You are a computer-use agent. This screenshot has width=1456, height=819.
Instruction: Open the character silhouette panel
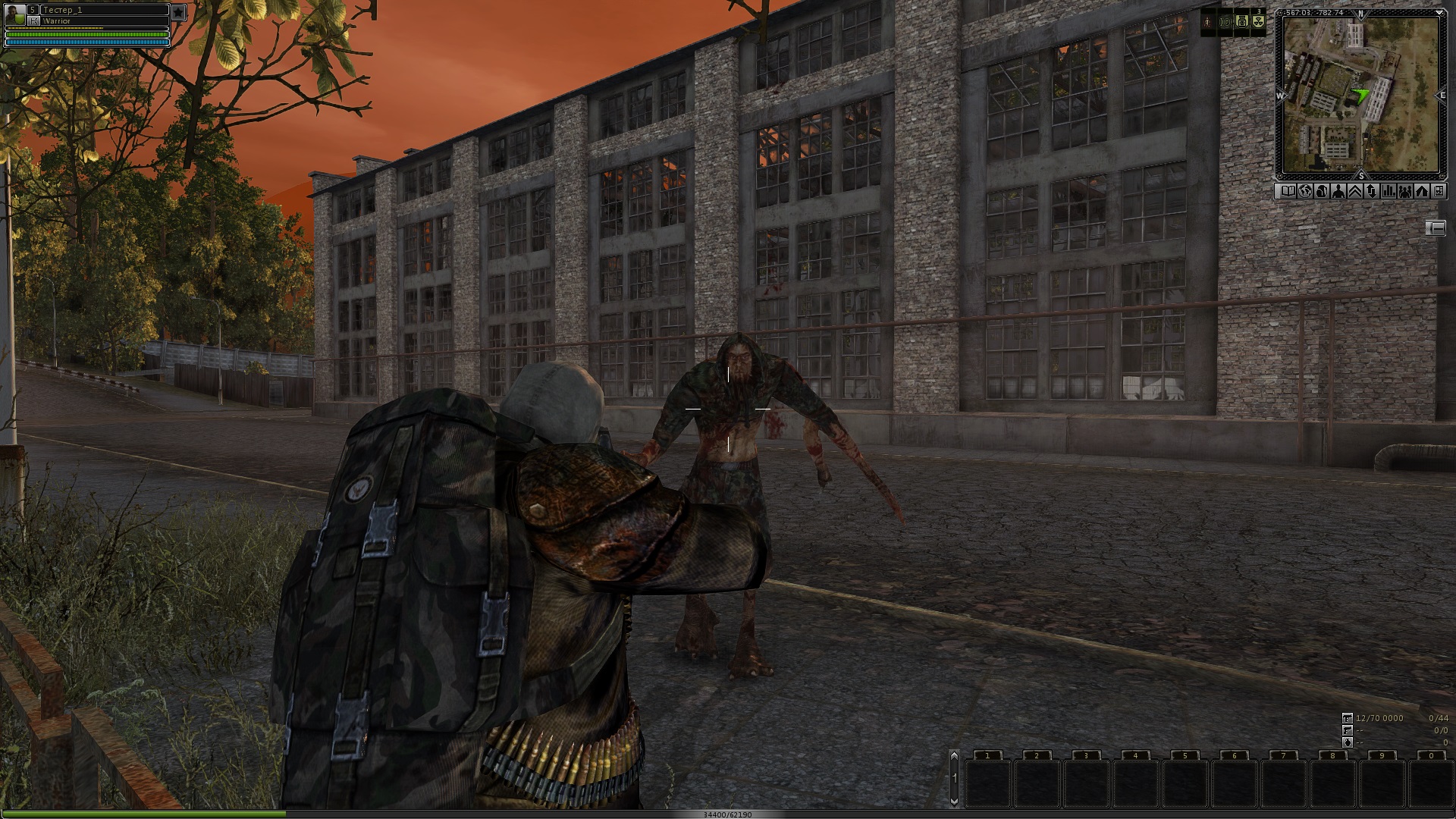1338,192
